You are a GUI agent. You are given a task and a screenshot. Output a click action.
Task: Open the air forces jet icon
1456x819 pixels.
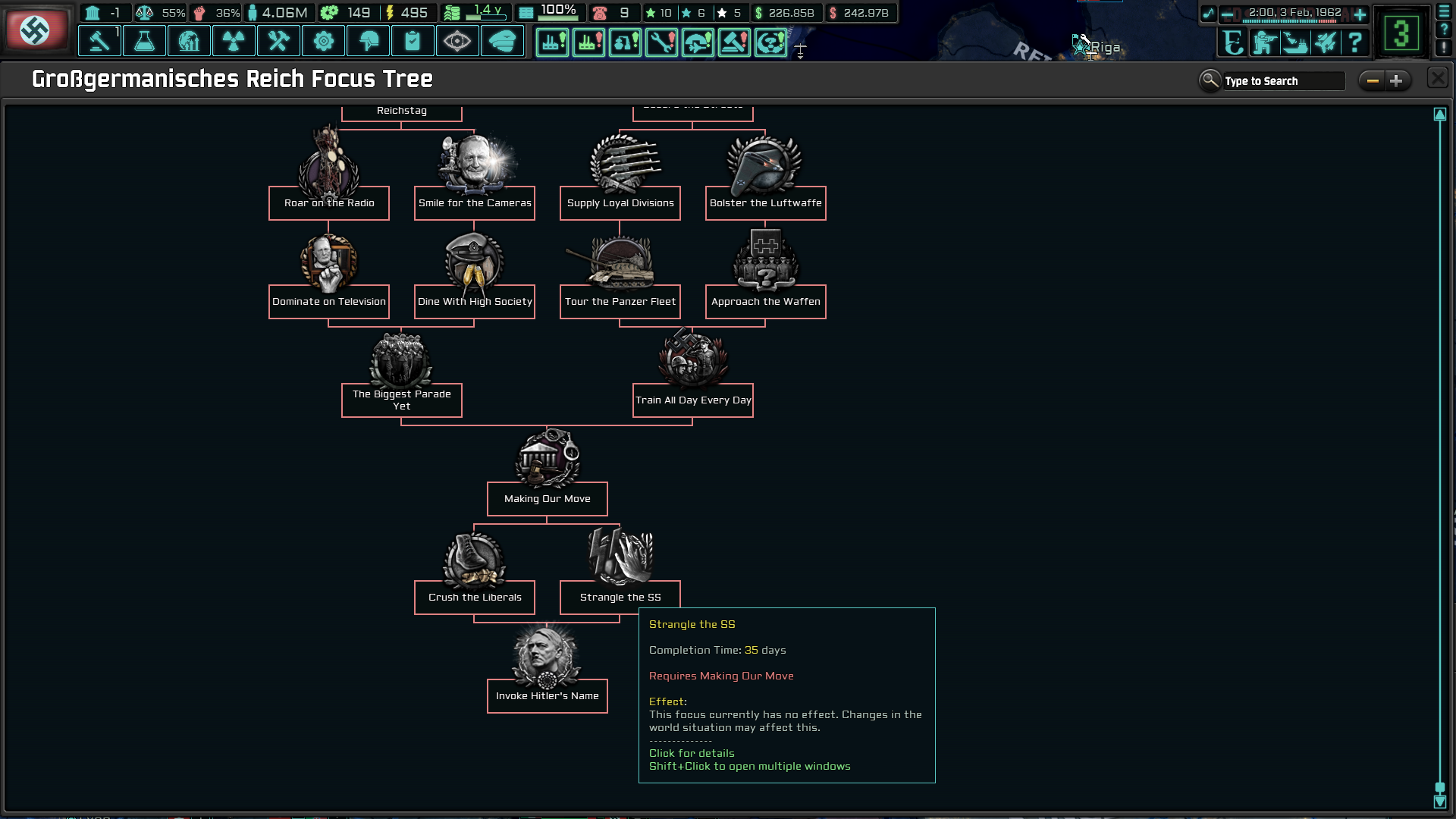1326,43
